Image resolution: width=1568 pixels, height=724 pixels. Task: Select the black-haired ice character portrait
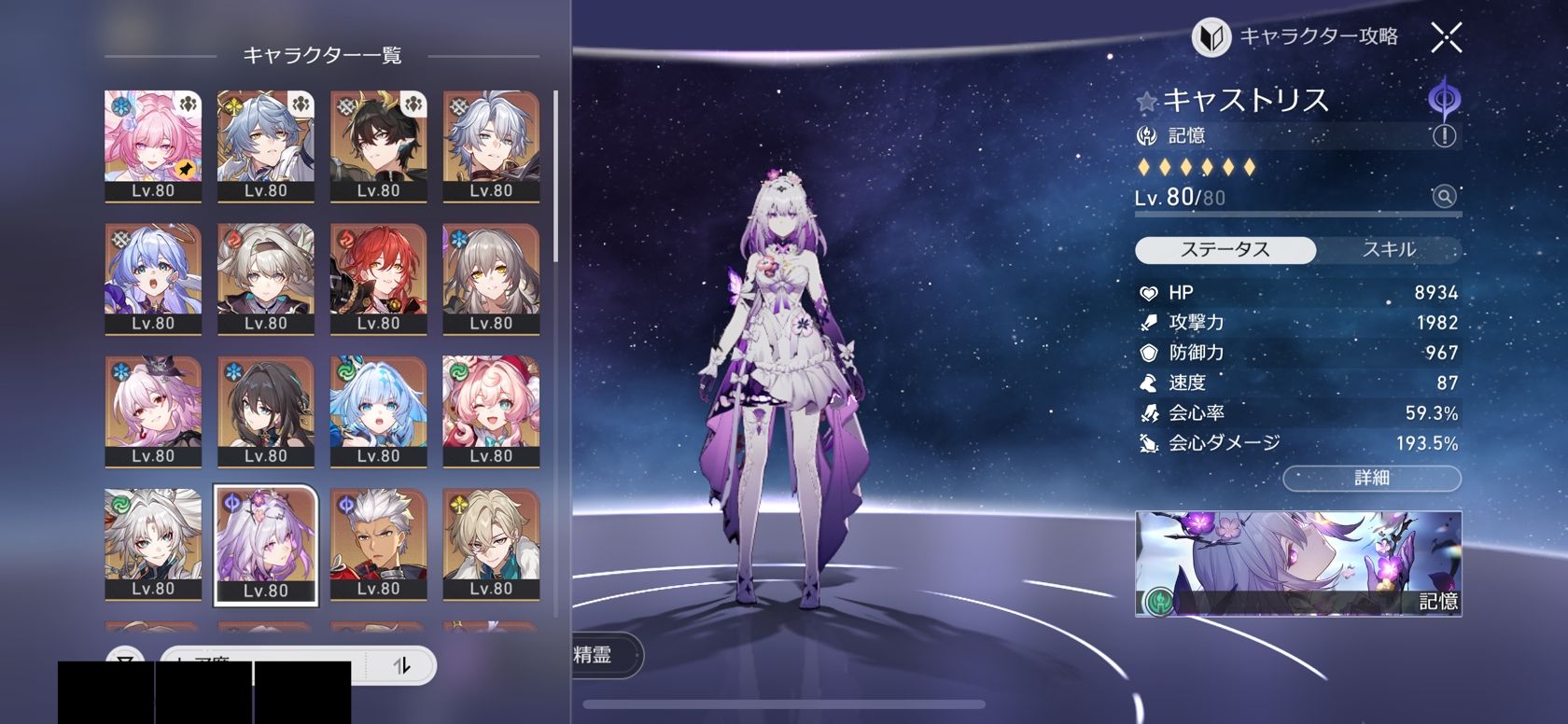coord(266,410)
